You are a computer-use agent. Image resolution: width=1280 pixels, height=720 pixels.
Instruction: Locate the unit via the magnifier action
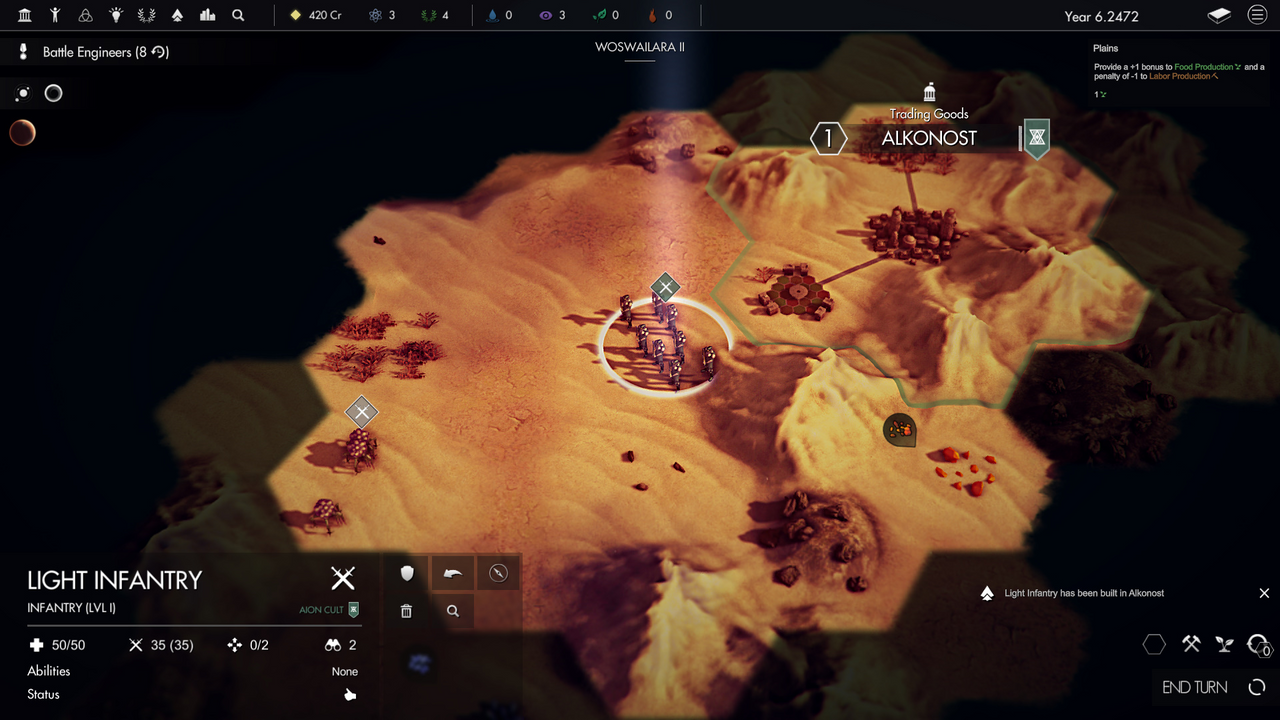(452, 610)
